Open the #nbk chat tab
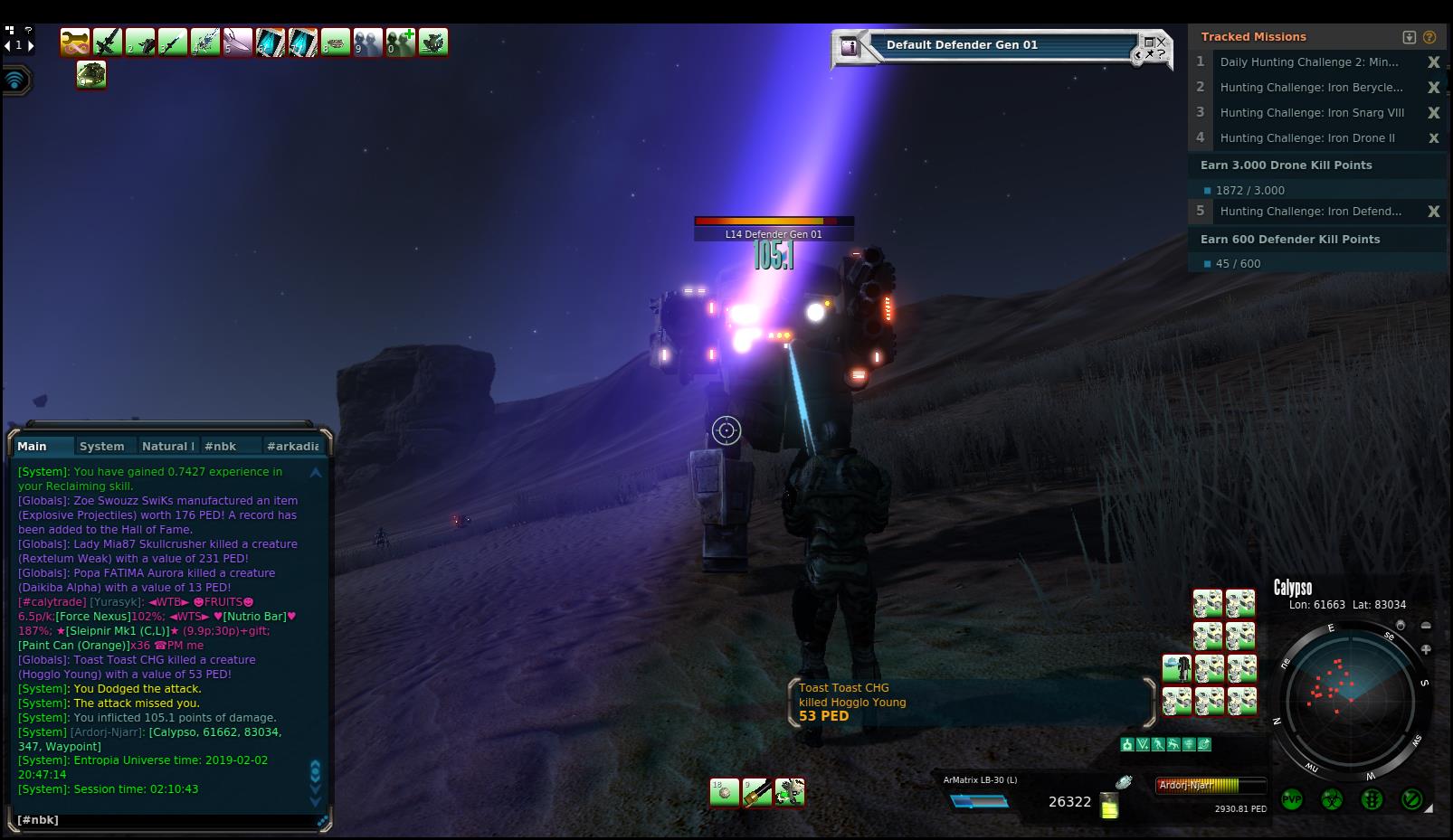The height and width of the screenshot is (840, 1453). pos(220,446)
